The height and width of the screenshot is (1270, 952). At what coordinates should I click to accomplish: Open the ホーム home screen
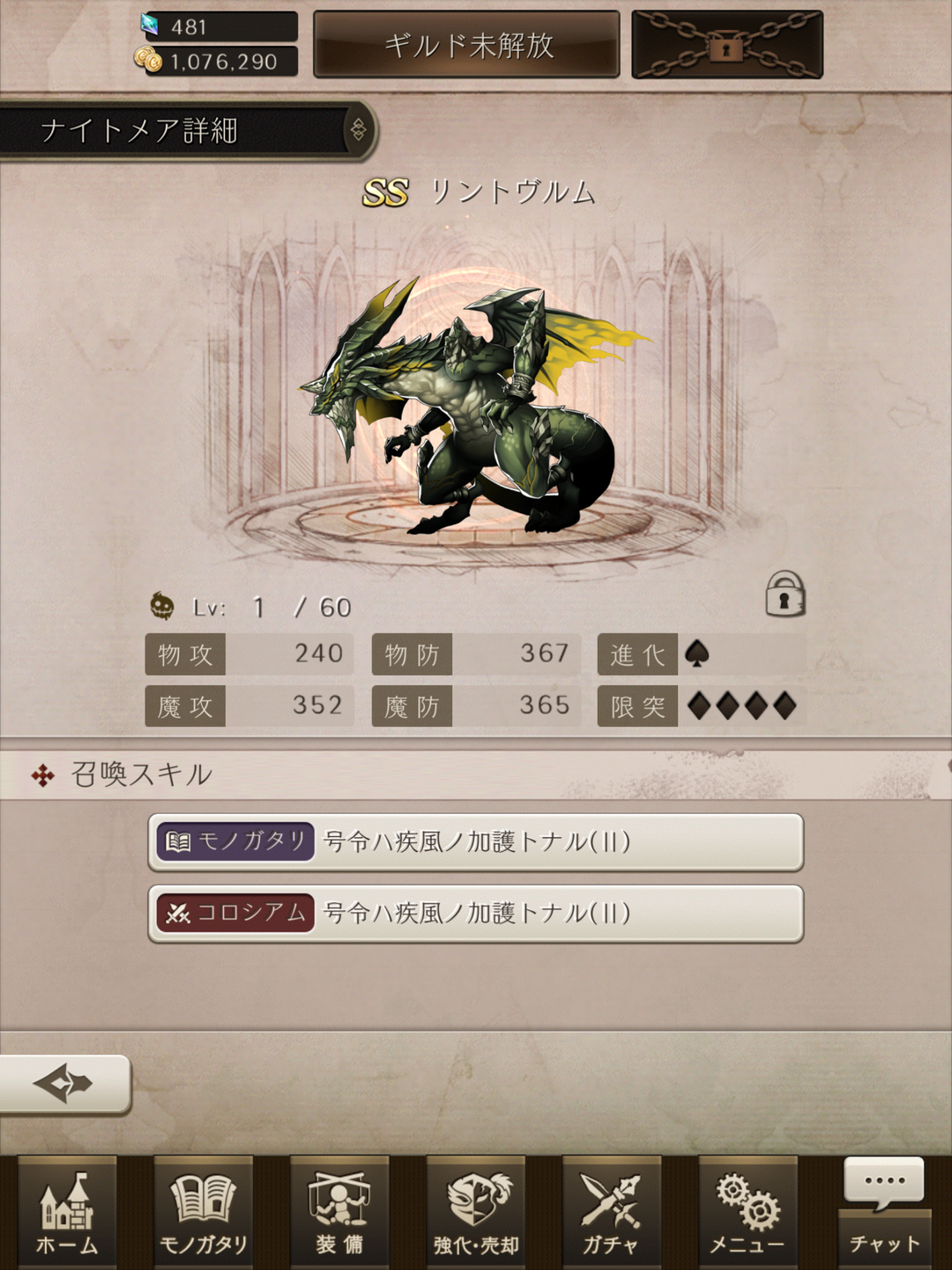[67, 1214]
